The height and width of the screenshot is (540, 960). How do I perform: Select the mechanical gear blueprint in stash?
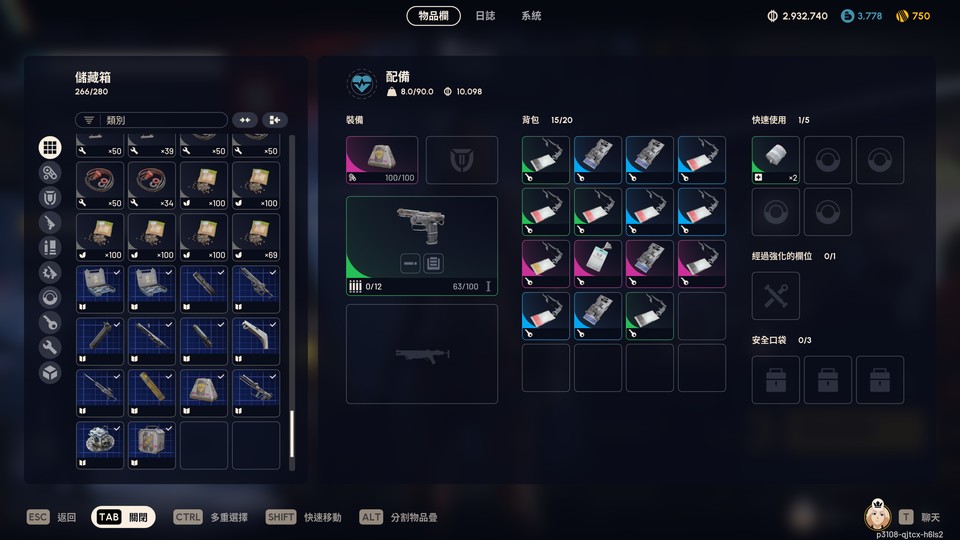pyautogui.click(x=100, y=445)
